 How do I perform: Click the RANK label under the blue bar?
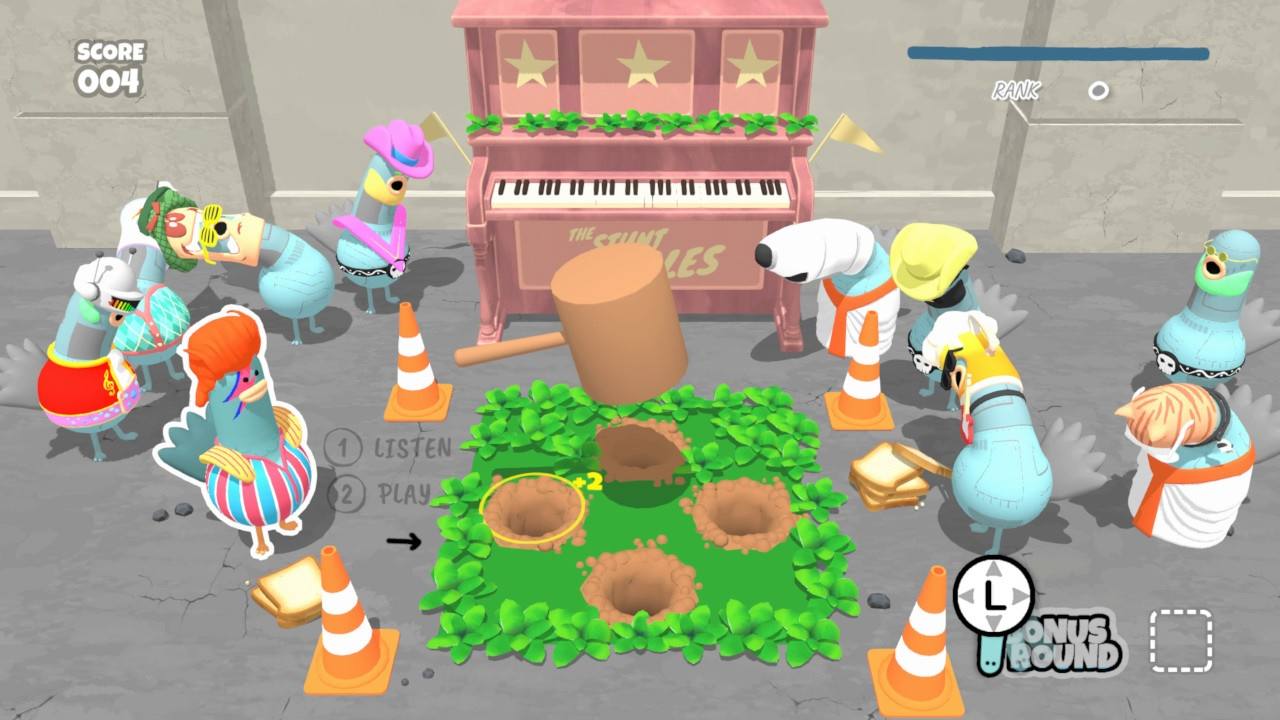pyautogui.click(x=1014, y=92)
